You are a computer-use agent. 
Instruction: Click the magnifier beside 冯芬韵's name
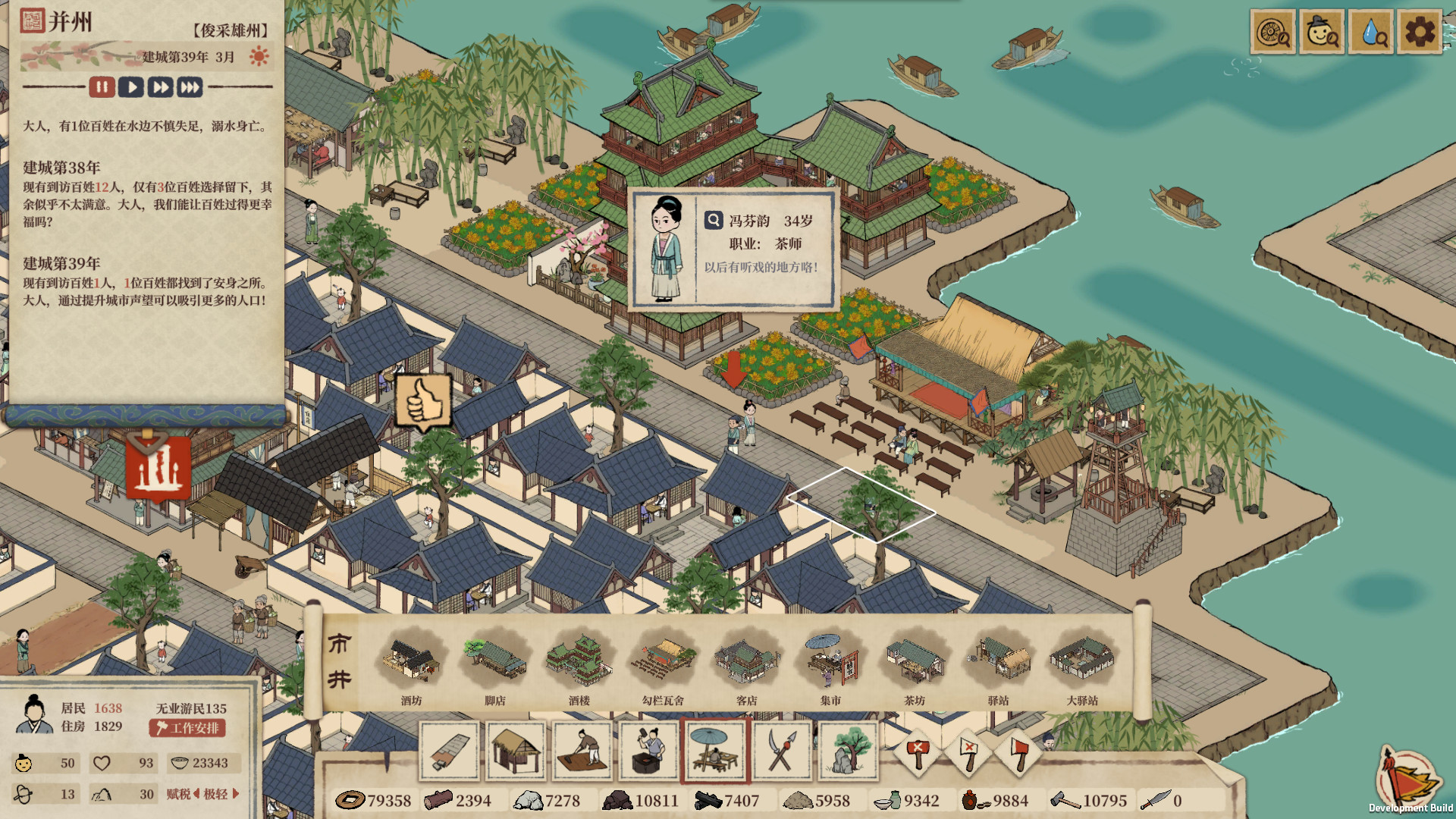[x=714, y=221]
